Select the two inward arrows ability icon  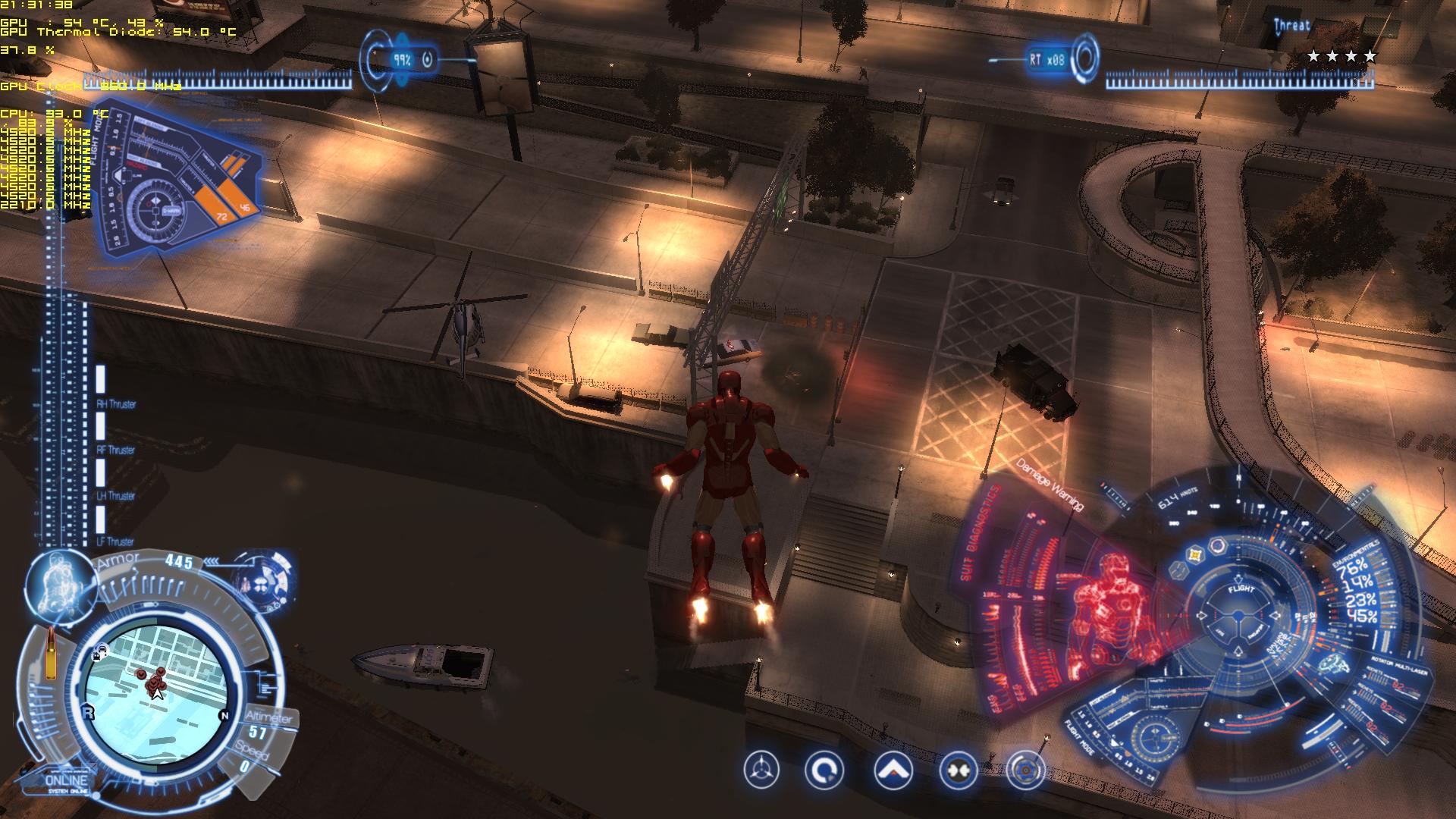(x=958, y=770)
